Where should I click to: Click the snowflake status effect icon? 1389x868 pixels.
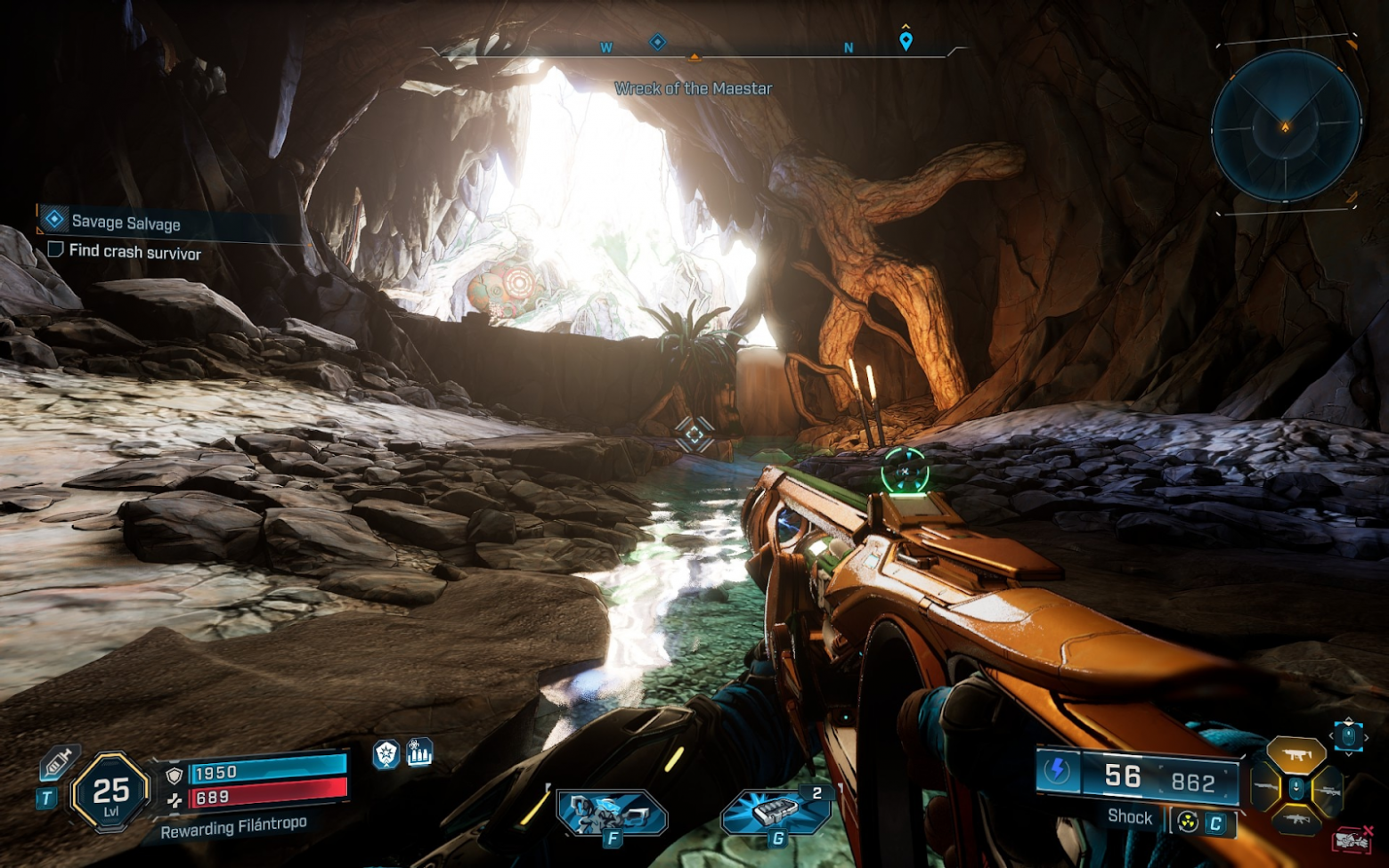(385, 752)
